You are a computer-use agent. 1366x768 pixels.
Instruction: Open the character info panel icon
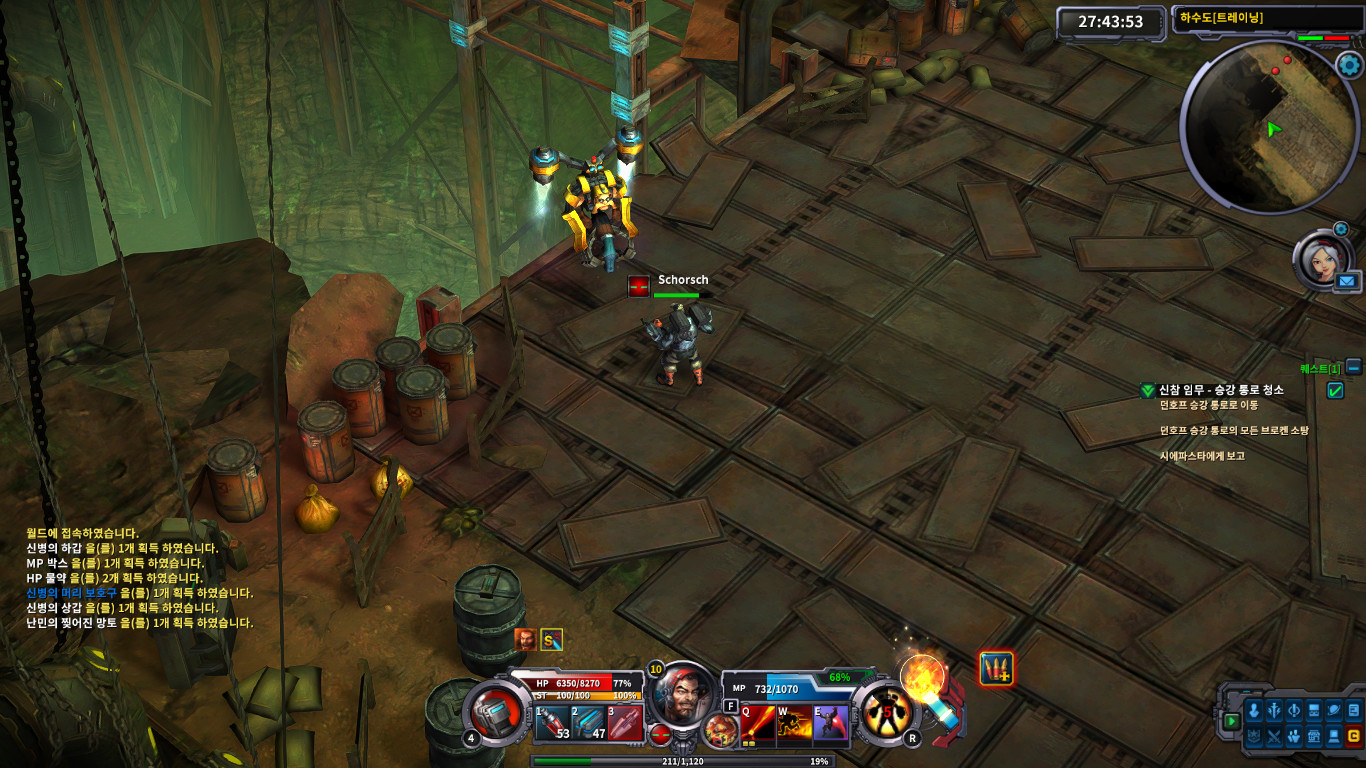coord(1254,711)
